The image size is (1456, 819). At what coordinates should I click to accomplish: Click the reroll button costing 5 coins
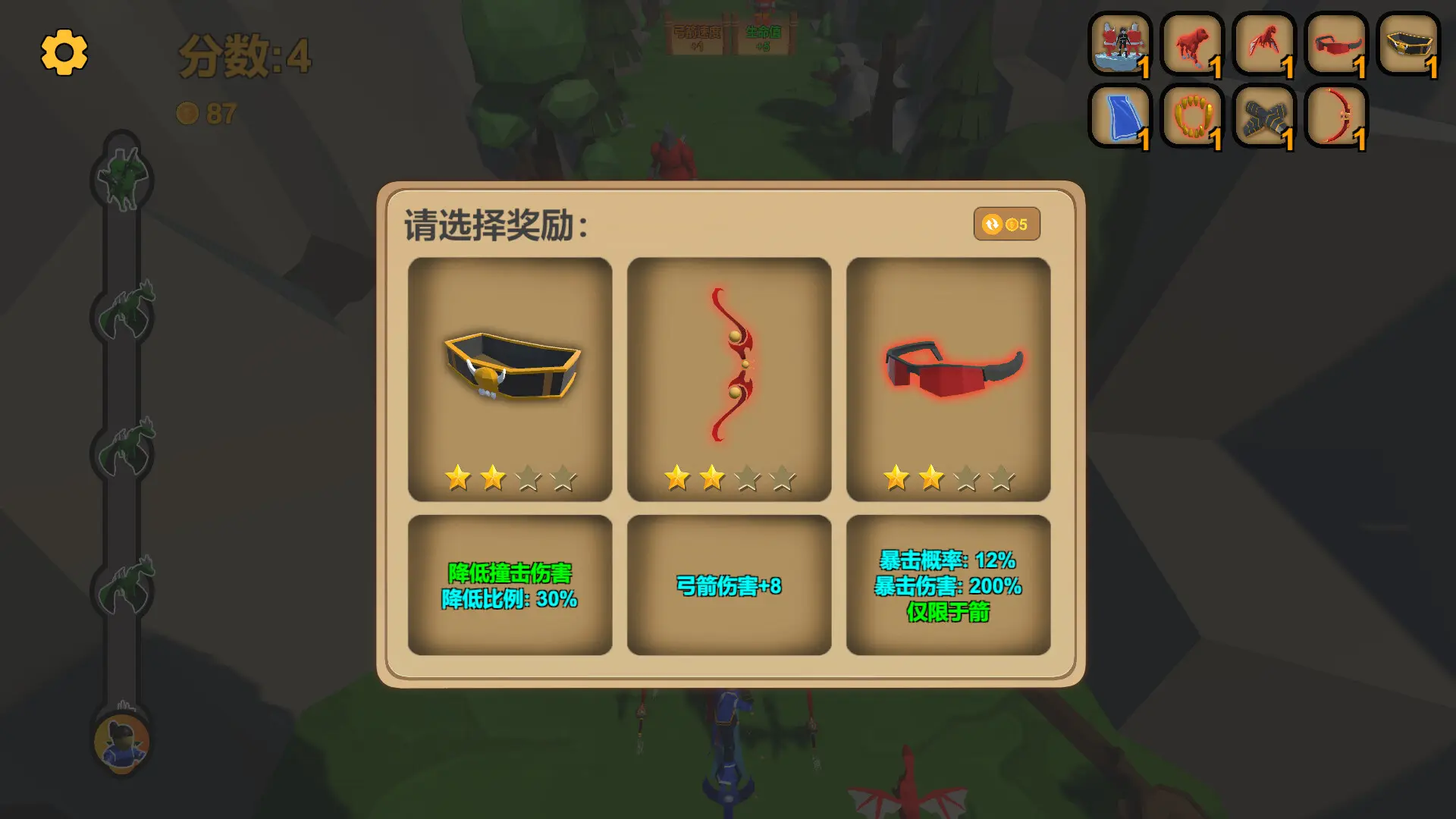point(1007,224)
